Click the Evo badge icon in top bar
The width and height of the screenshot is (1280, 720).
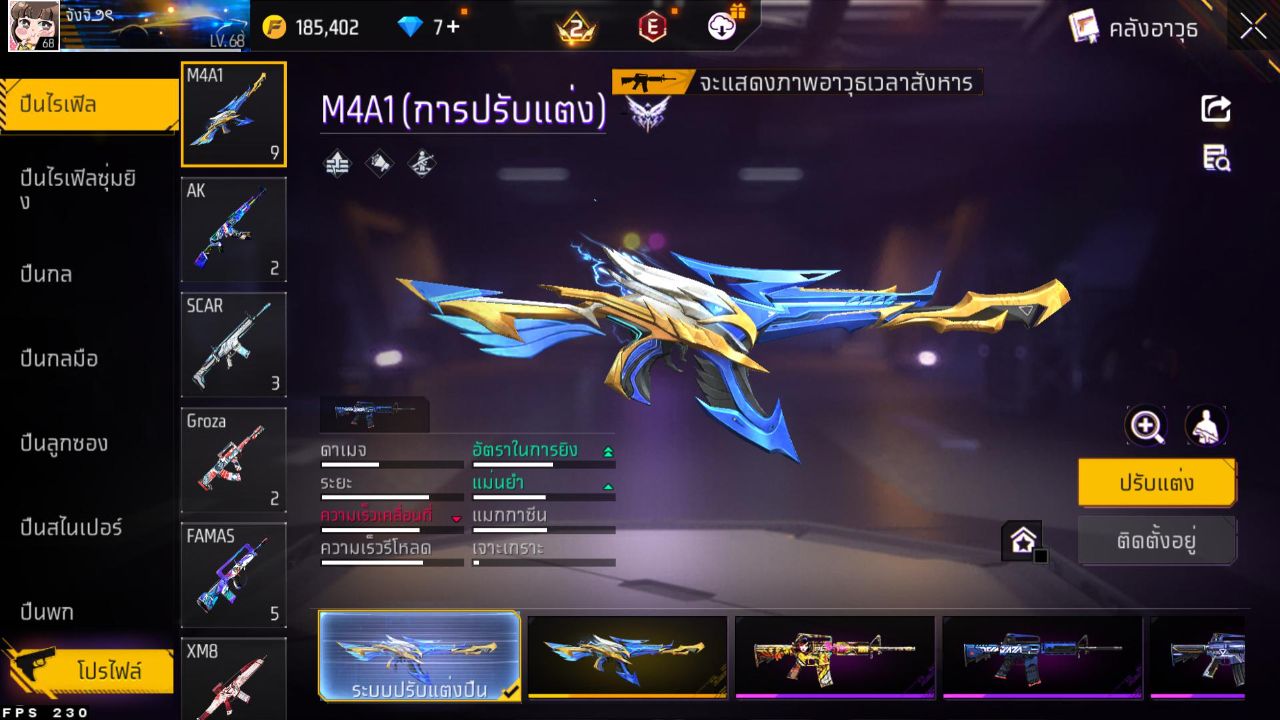654,27
